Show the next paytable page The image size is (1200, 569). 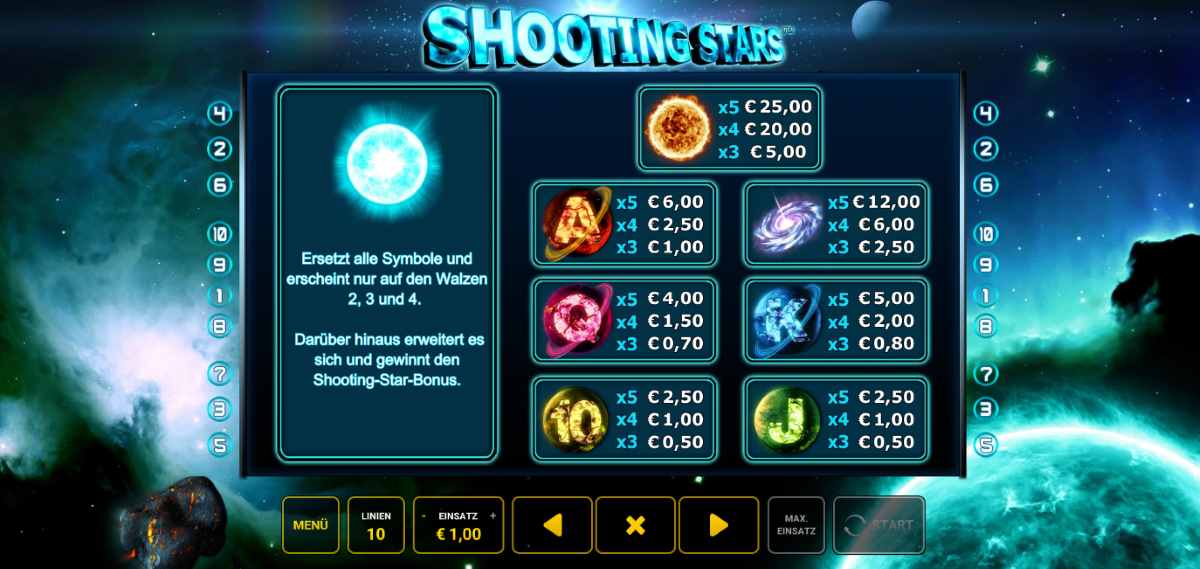[x=718, y=525]
